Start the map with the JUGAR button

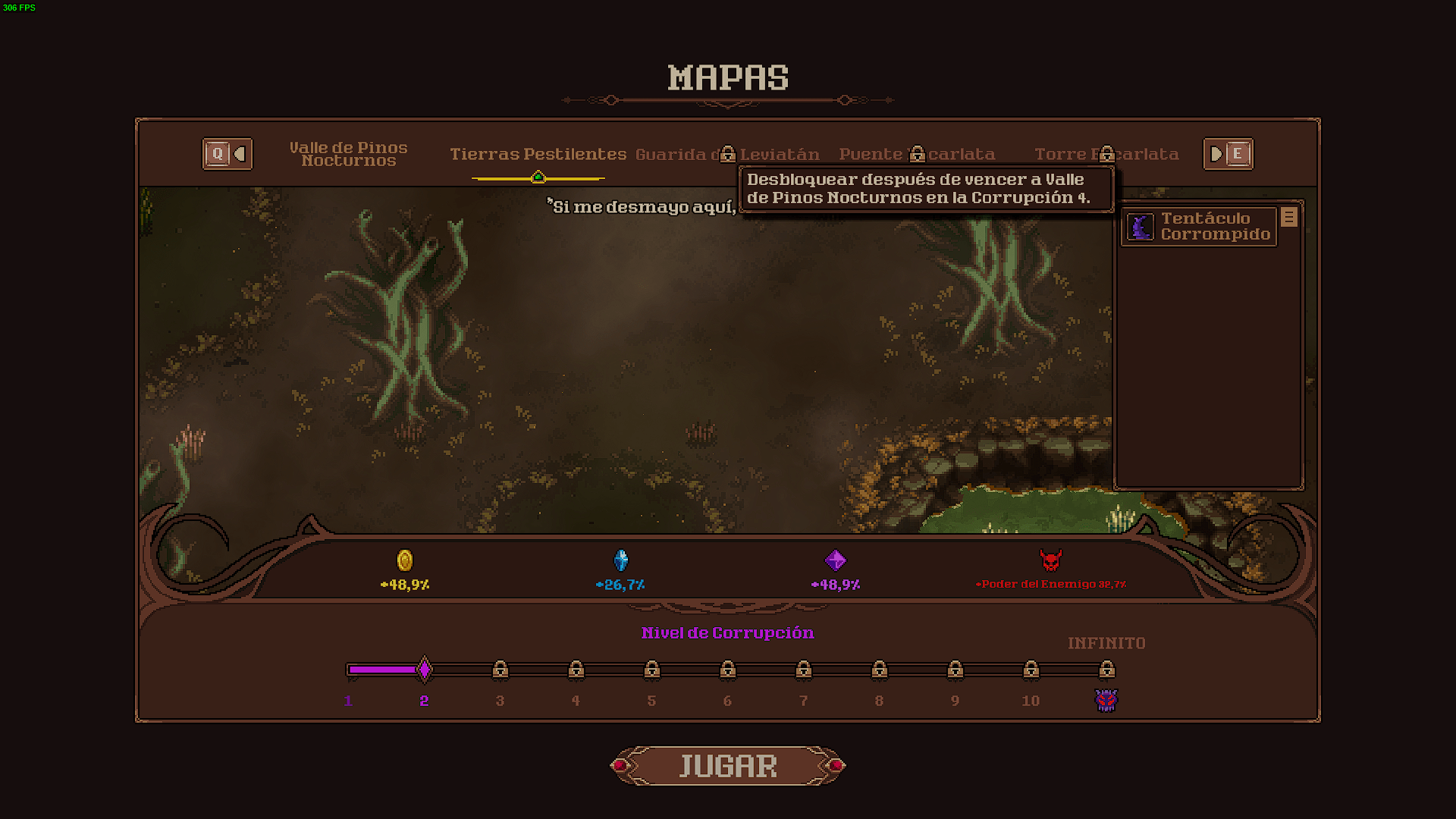point(728,766)
